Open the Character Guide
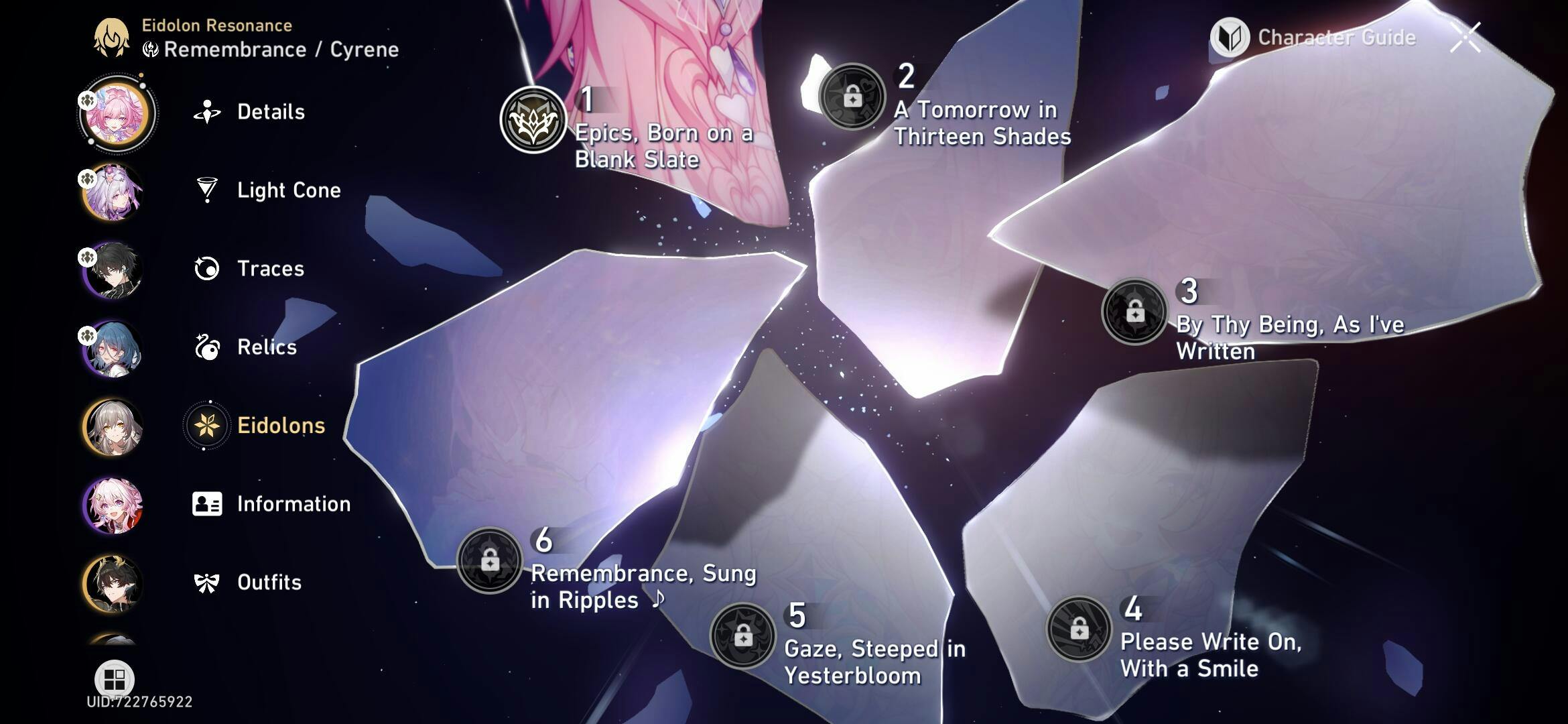 (x=1313, y=38)
